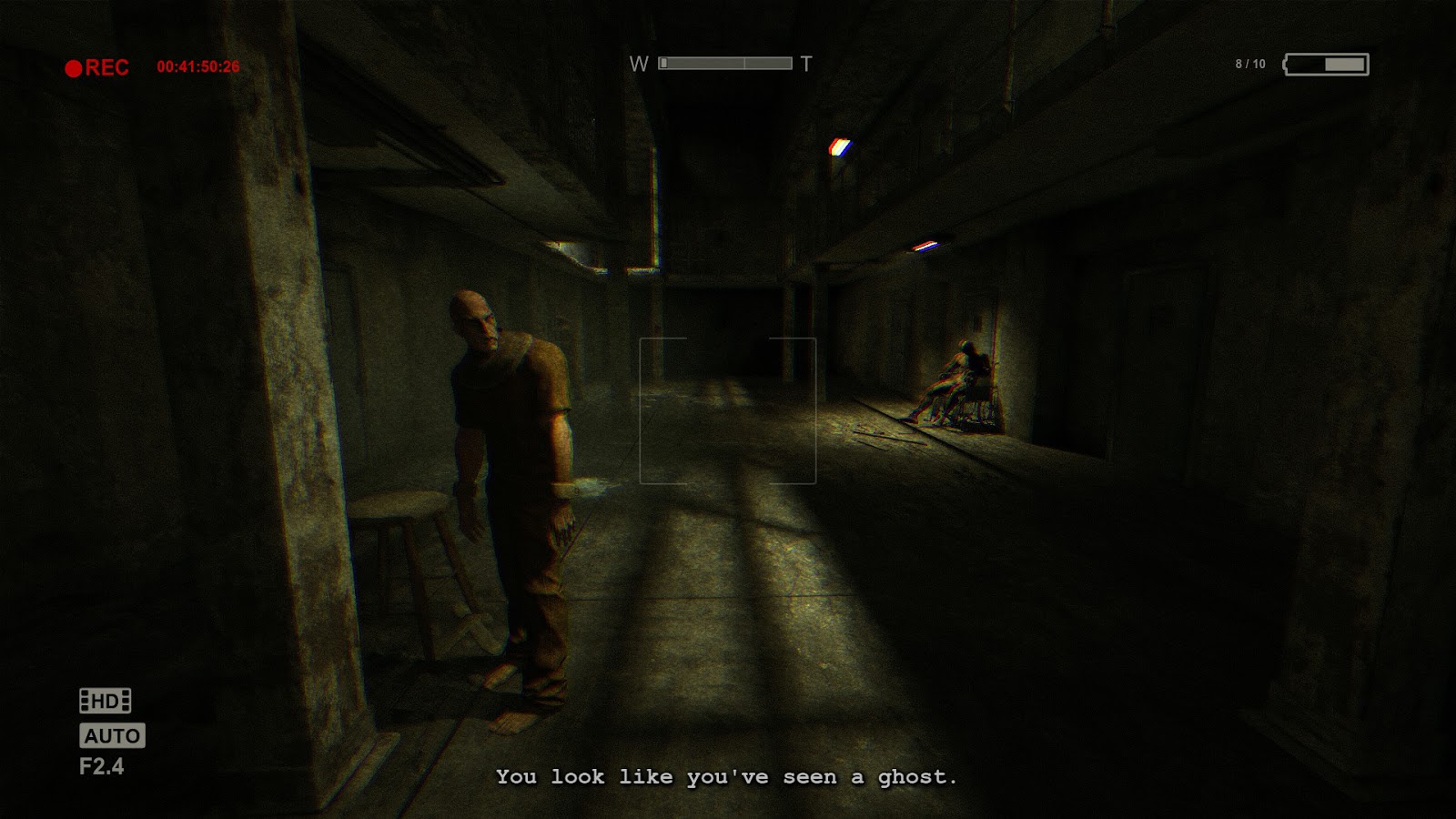Click the red REC recording dot
Screen dimensions: 1456x819
tap(75, 66)
